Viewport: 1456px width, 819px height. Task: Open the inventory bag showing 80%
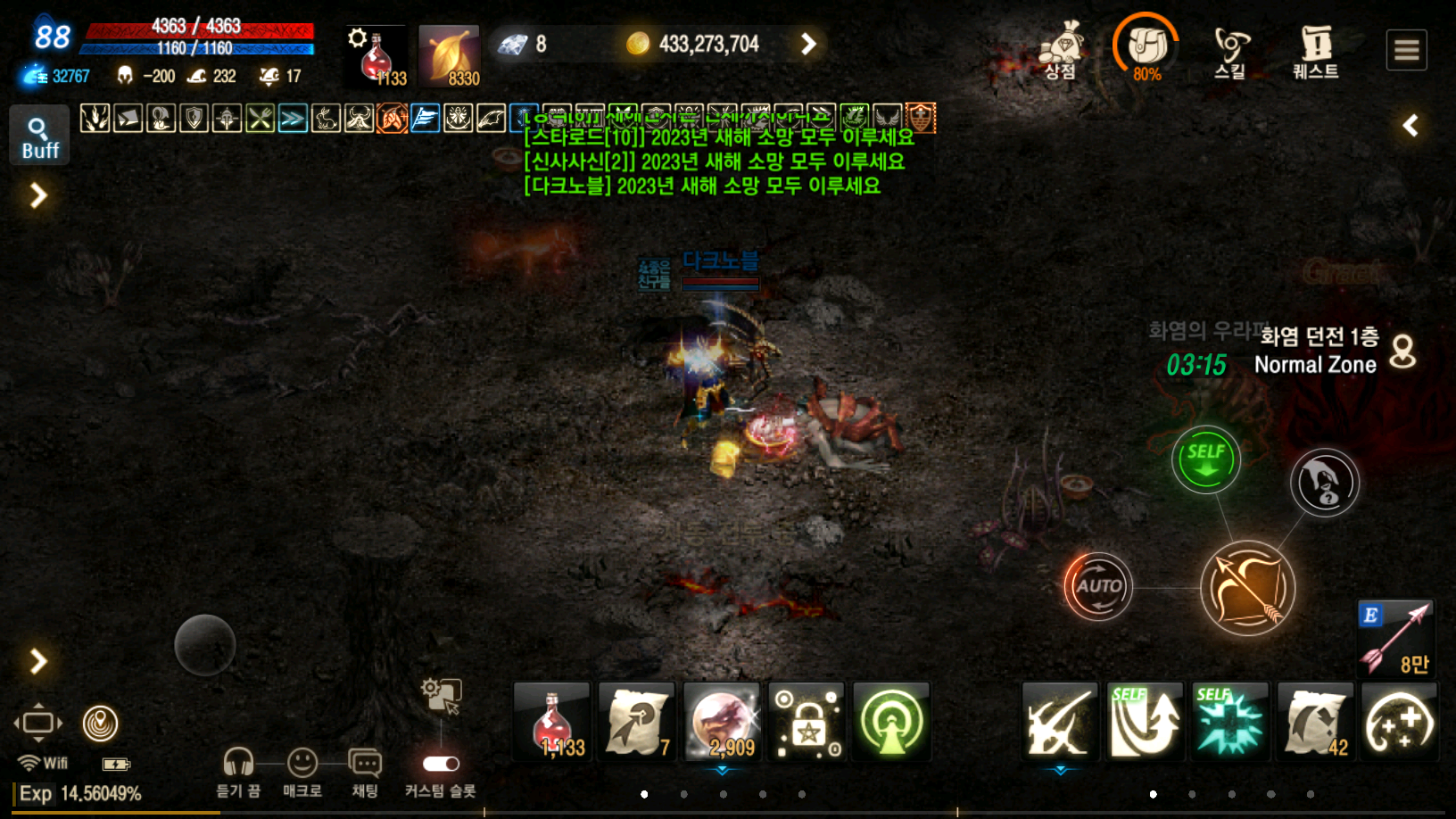pyautogui.click(x=1146, y=49)
